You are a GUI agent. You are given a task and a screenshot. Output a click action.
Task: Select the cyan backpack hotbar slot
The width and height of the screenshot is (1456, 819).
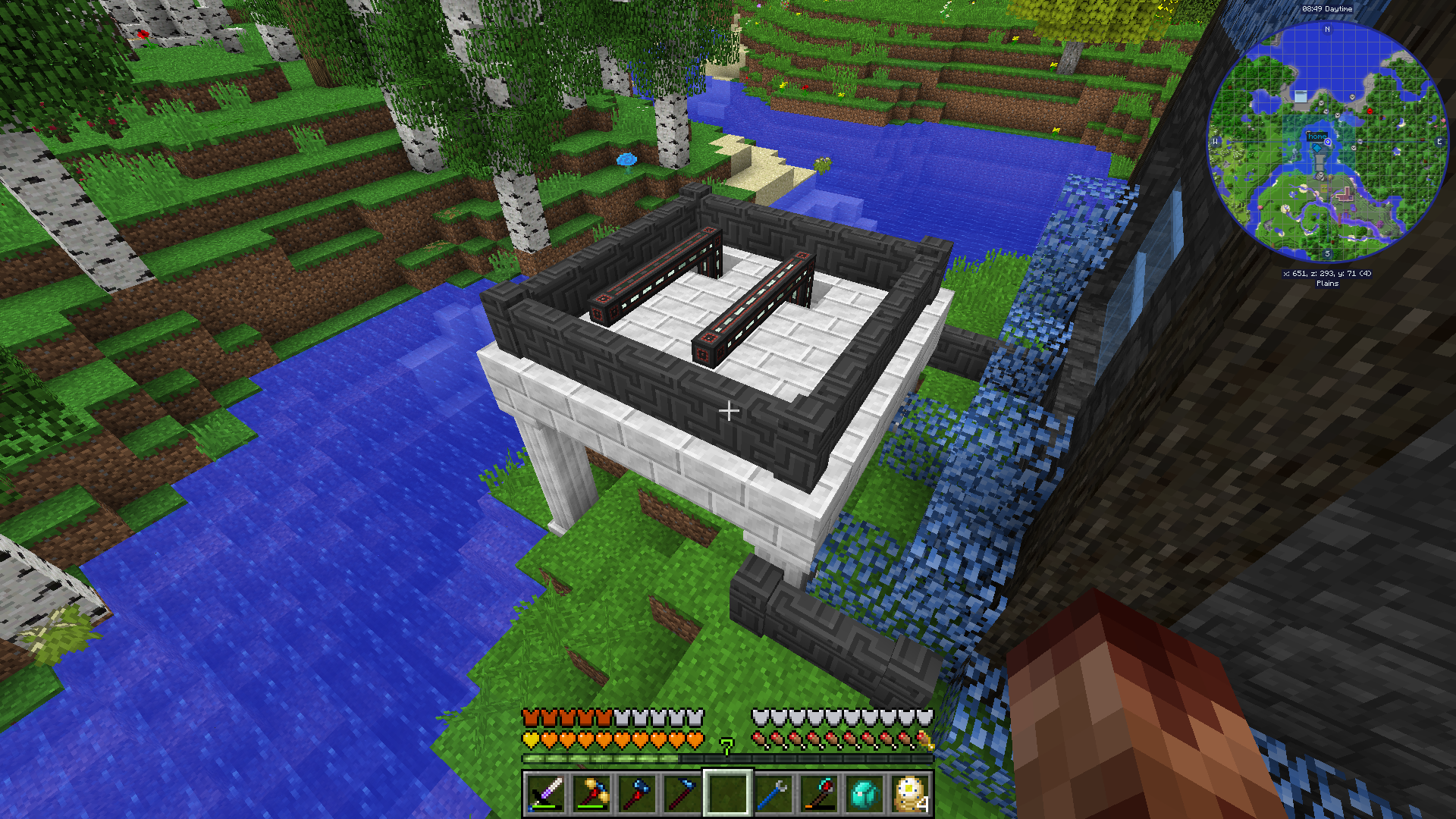tap(864, 793)
